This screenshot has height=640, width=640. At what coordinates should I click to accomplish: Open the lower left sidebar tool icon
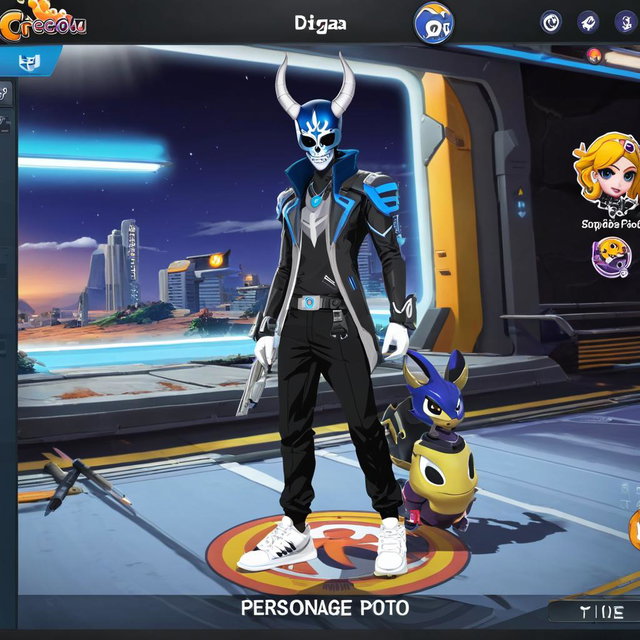[5, 125]
